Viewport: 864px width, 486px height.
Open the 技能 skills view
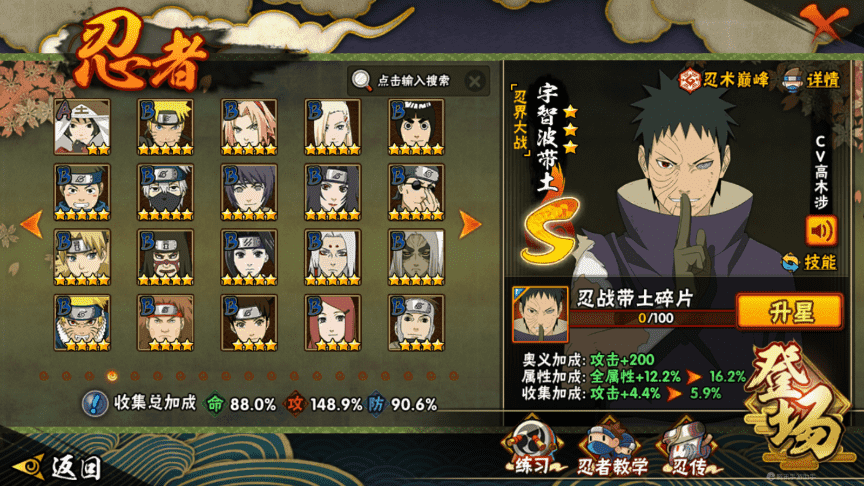[810, 262]
